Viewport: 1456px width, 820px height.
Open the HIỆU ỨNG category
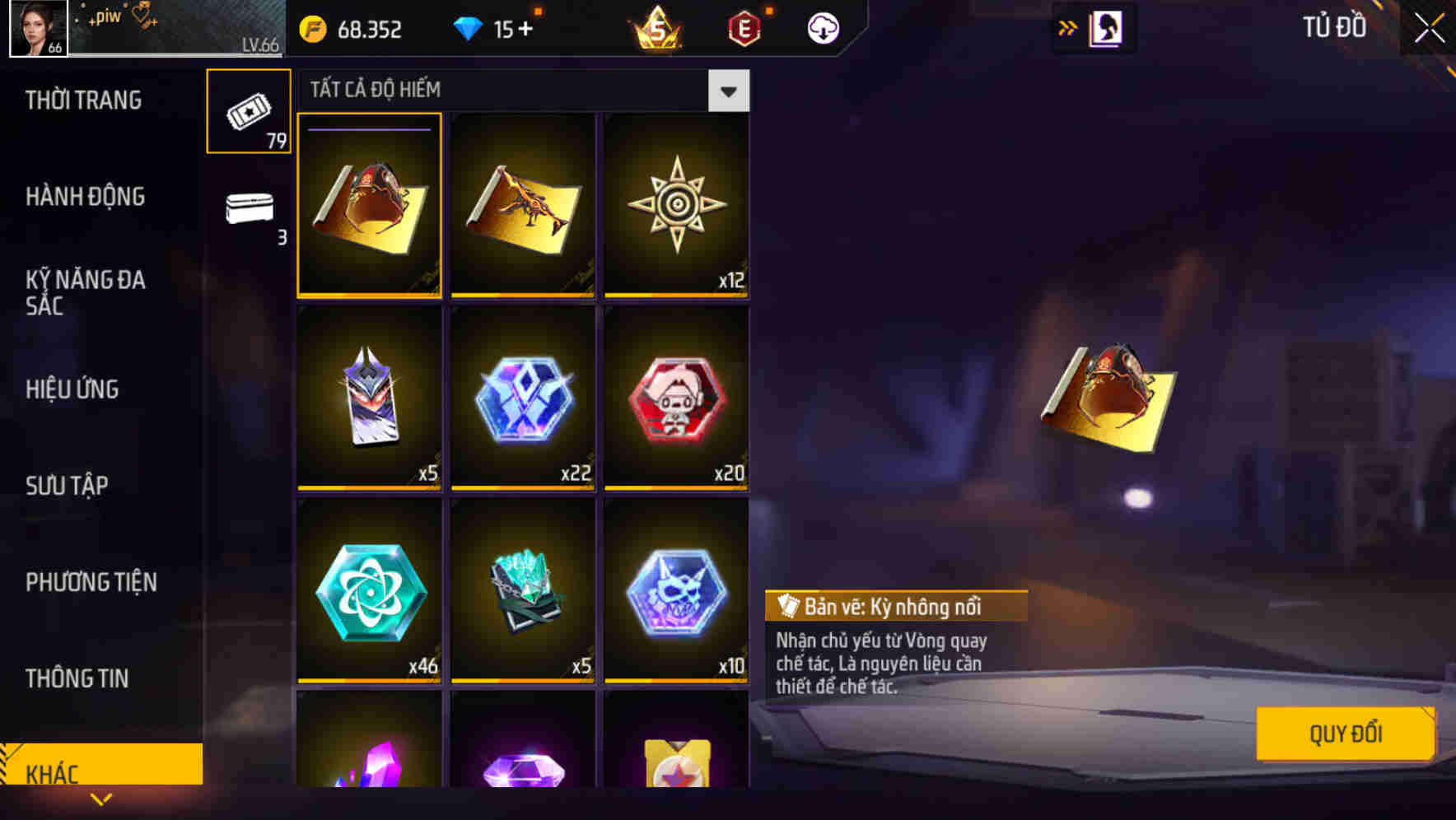pyautogui.click(x=72, y=389)
